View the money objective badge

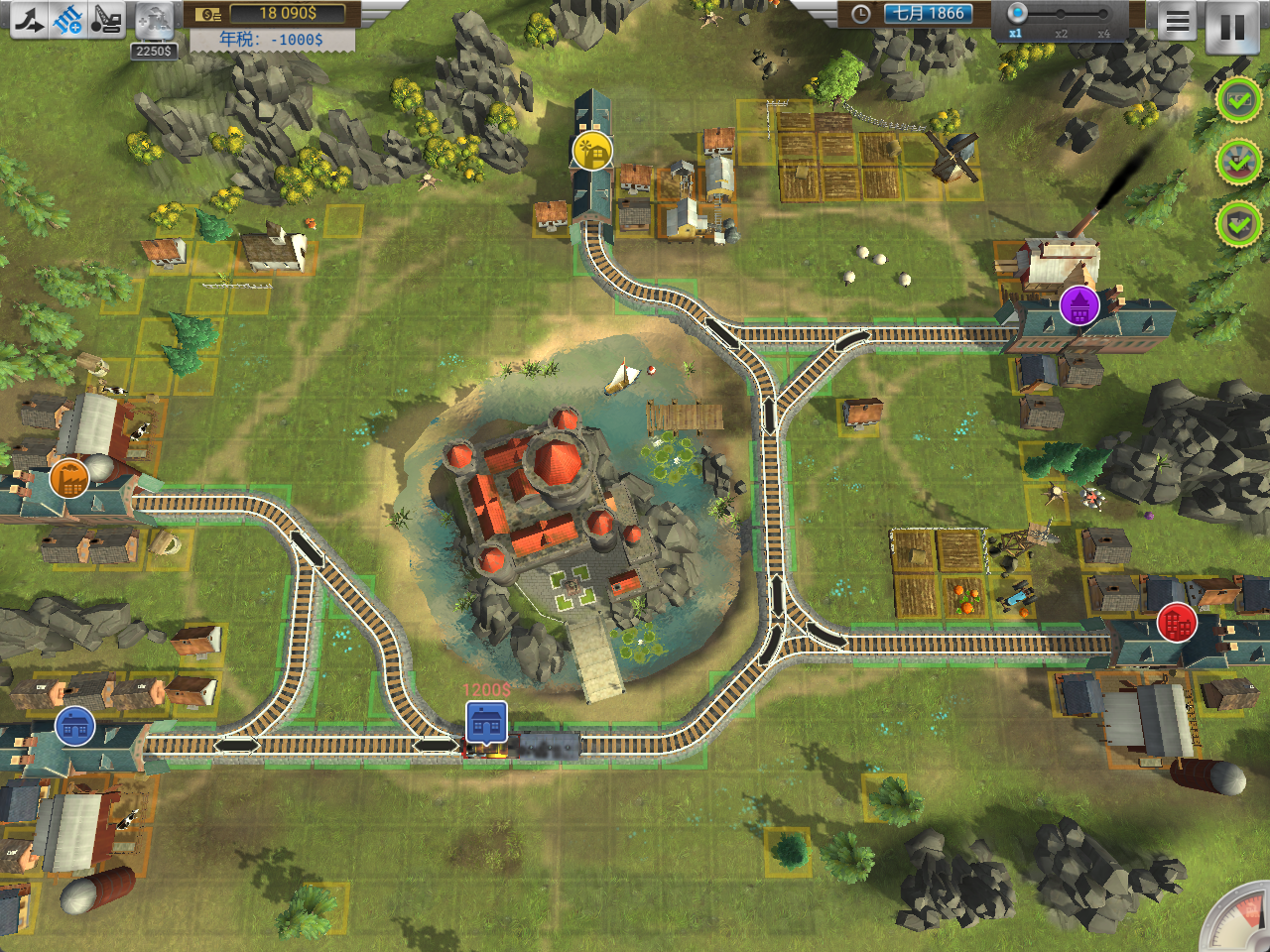click(x=1238, y=100)
